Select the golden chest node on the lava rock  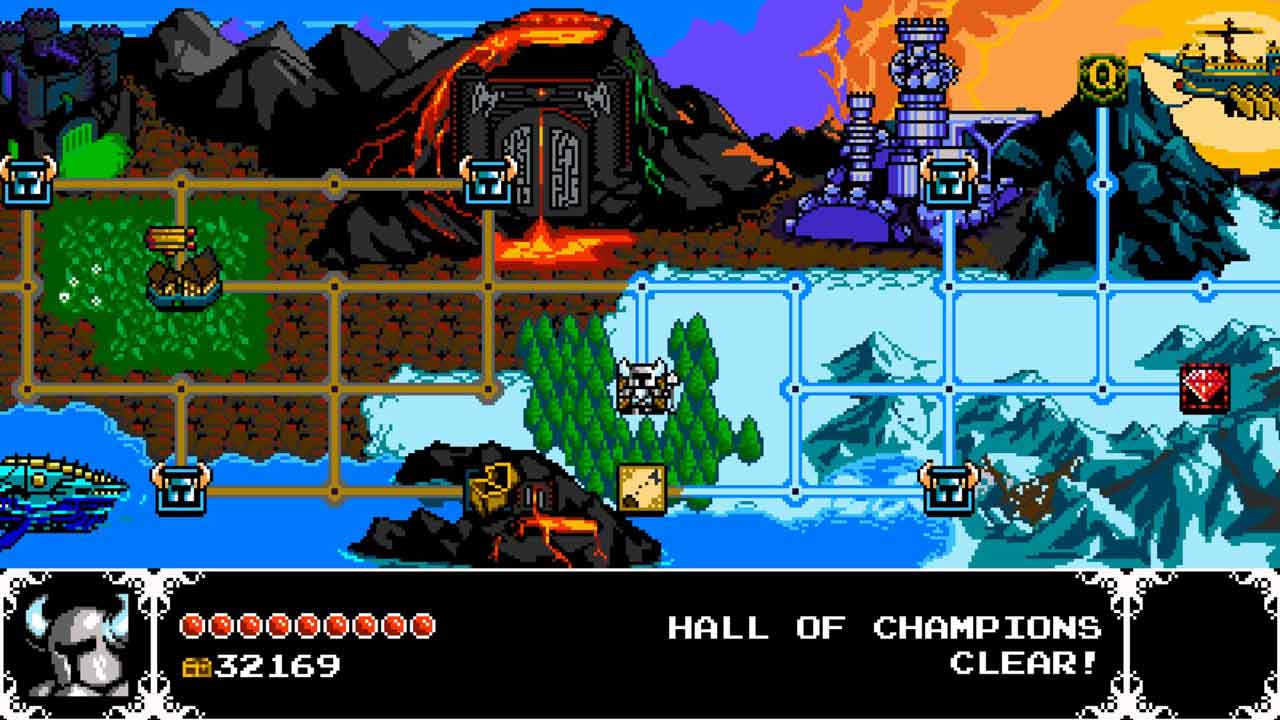(490, 490)
